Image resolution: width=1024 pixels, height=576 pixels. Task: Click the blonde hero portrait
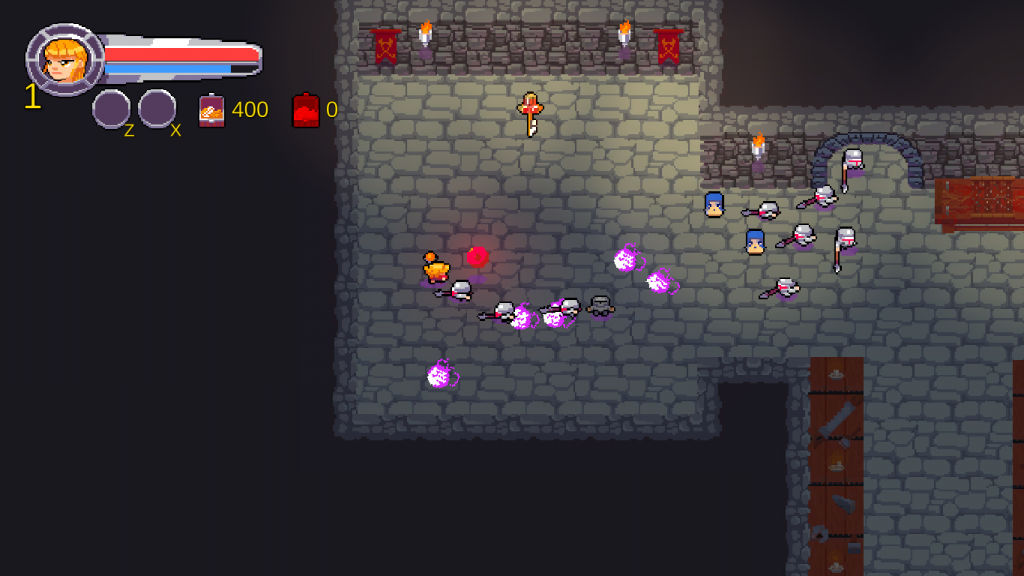point(64,60)
